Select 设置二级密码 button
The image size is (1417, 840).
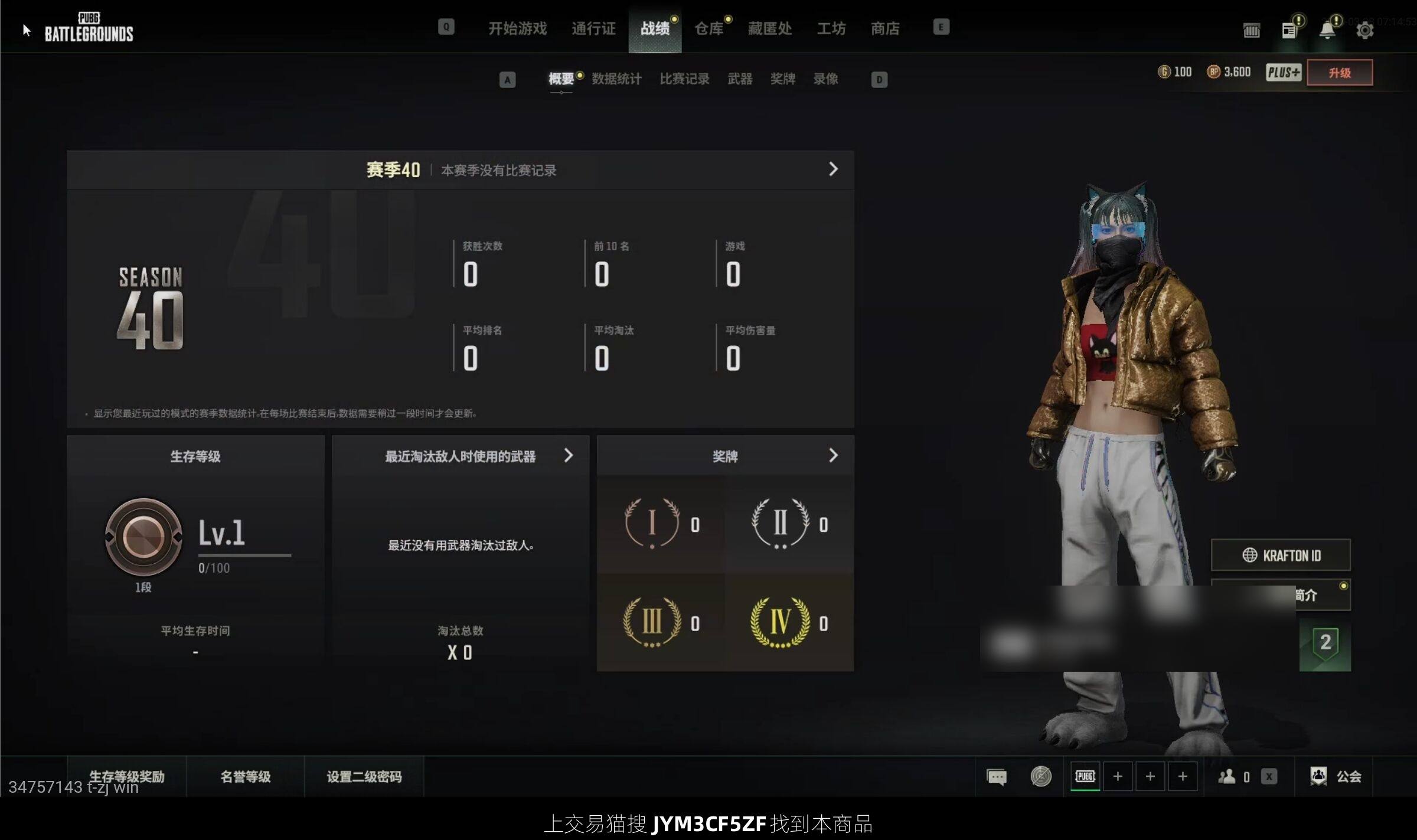click(364, 776)
